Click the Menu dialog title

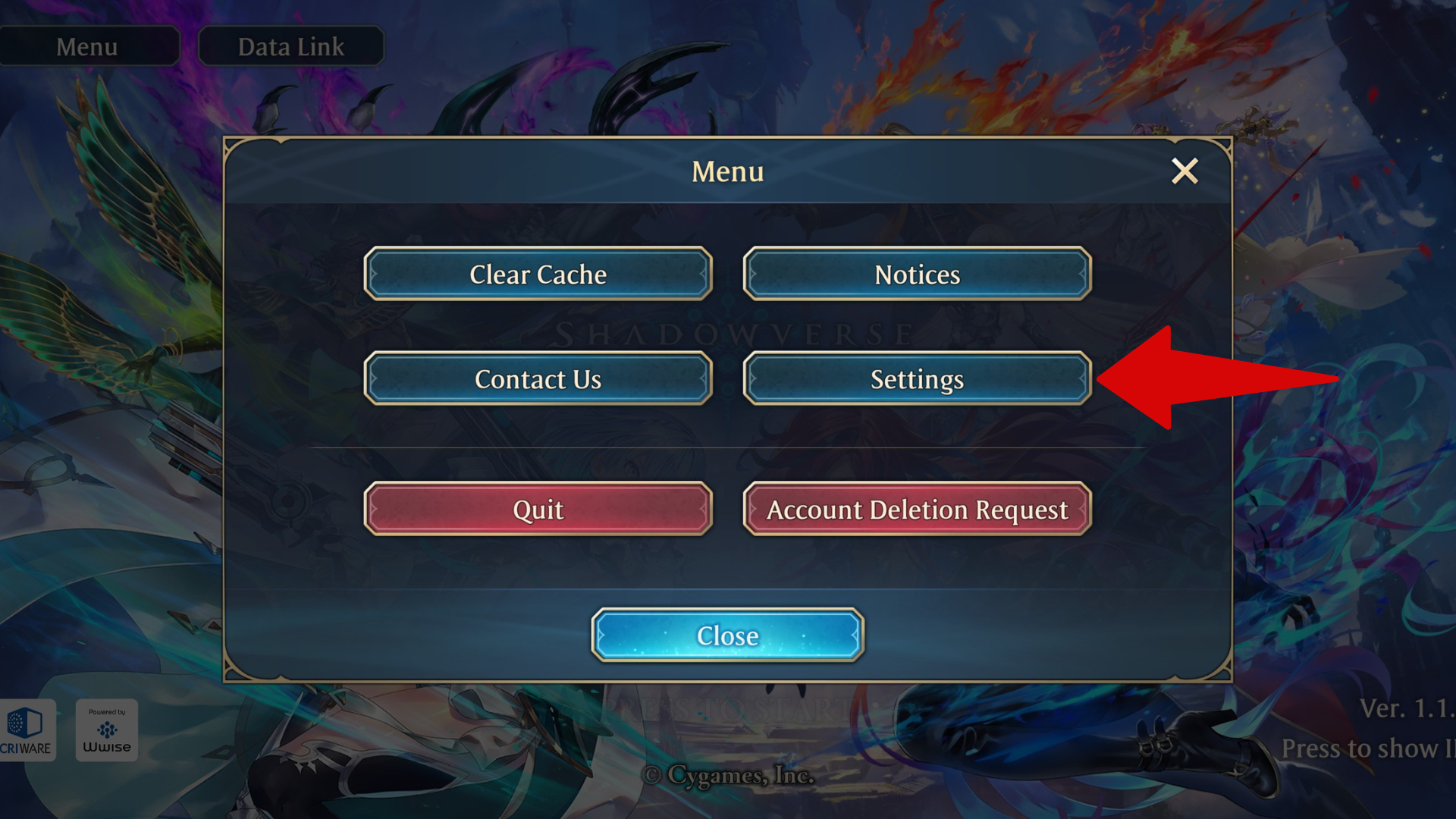[726, 171]
